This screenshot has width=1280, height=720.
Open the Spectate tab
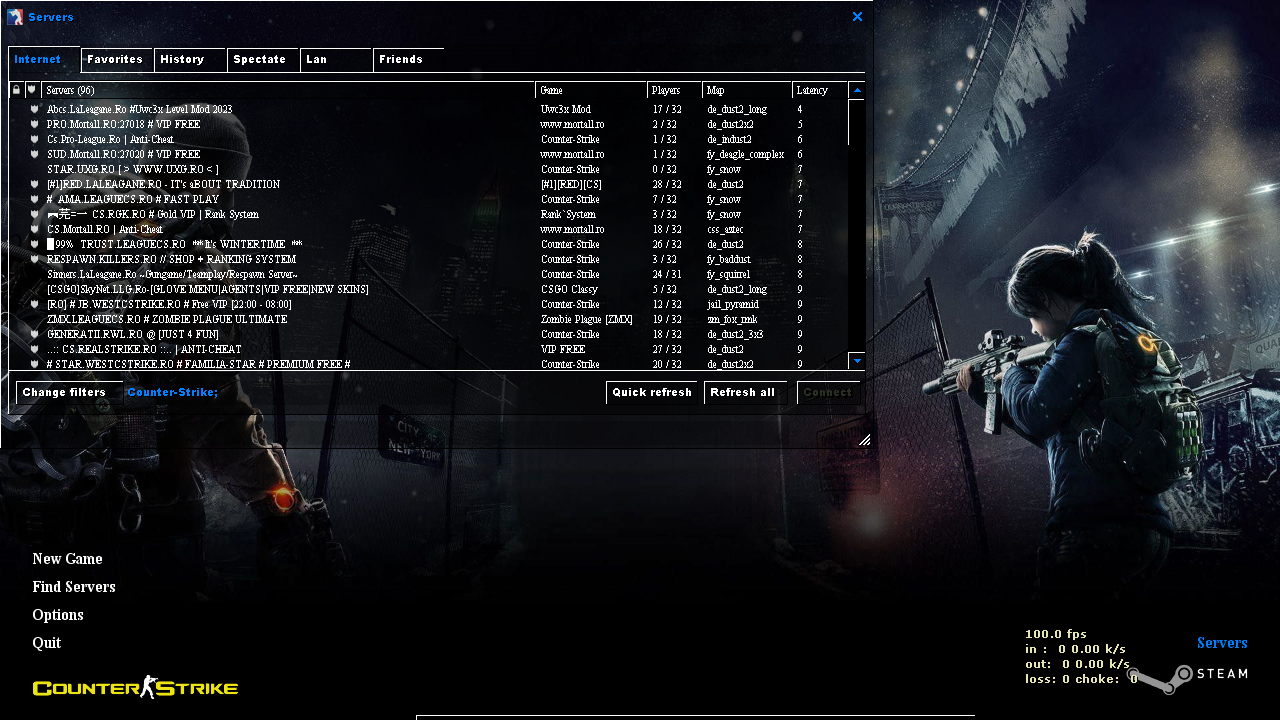262,59
